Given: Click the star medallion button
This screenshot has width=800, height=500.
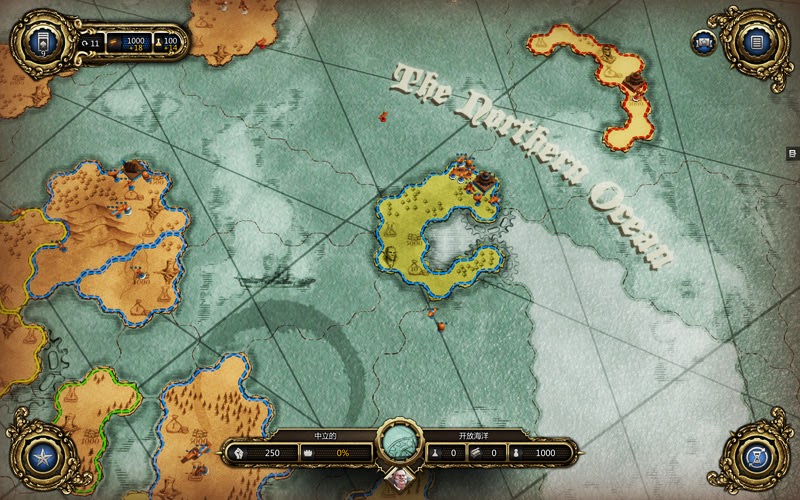Looking at the screenshot, I should [42, 458].
